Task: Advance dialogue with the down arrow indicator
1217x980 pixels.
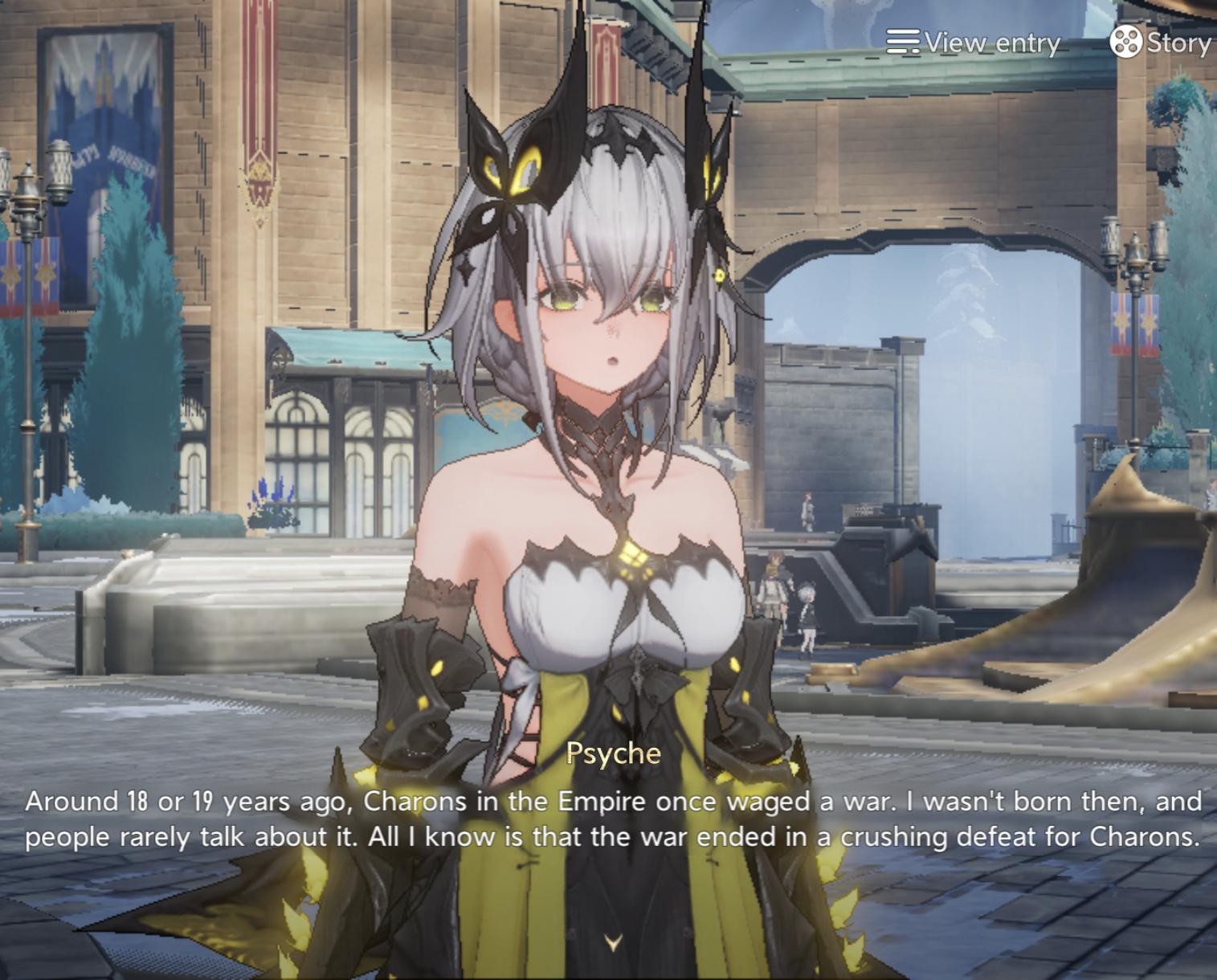Action: pos(613,942)
